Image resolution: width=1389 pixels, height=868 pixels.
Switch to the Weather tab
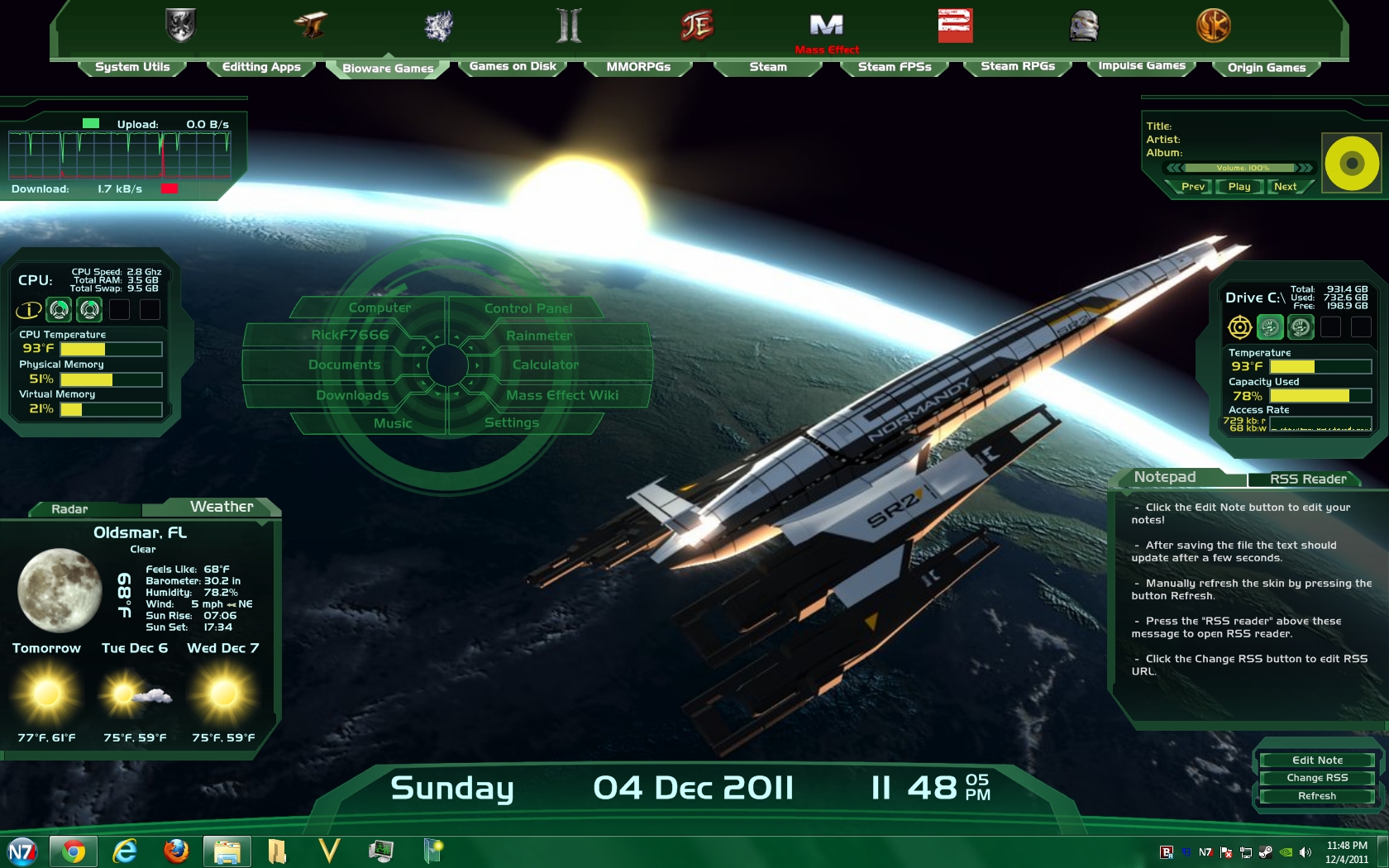click(222, 506)
